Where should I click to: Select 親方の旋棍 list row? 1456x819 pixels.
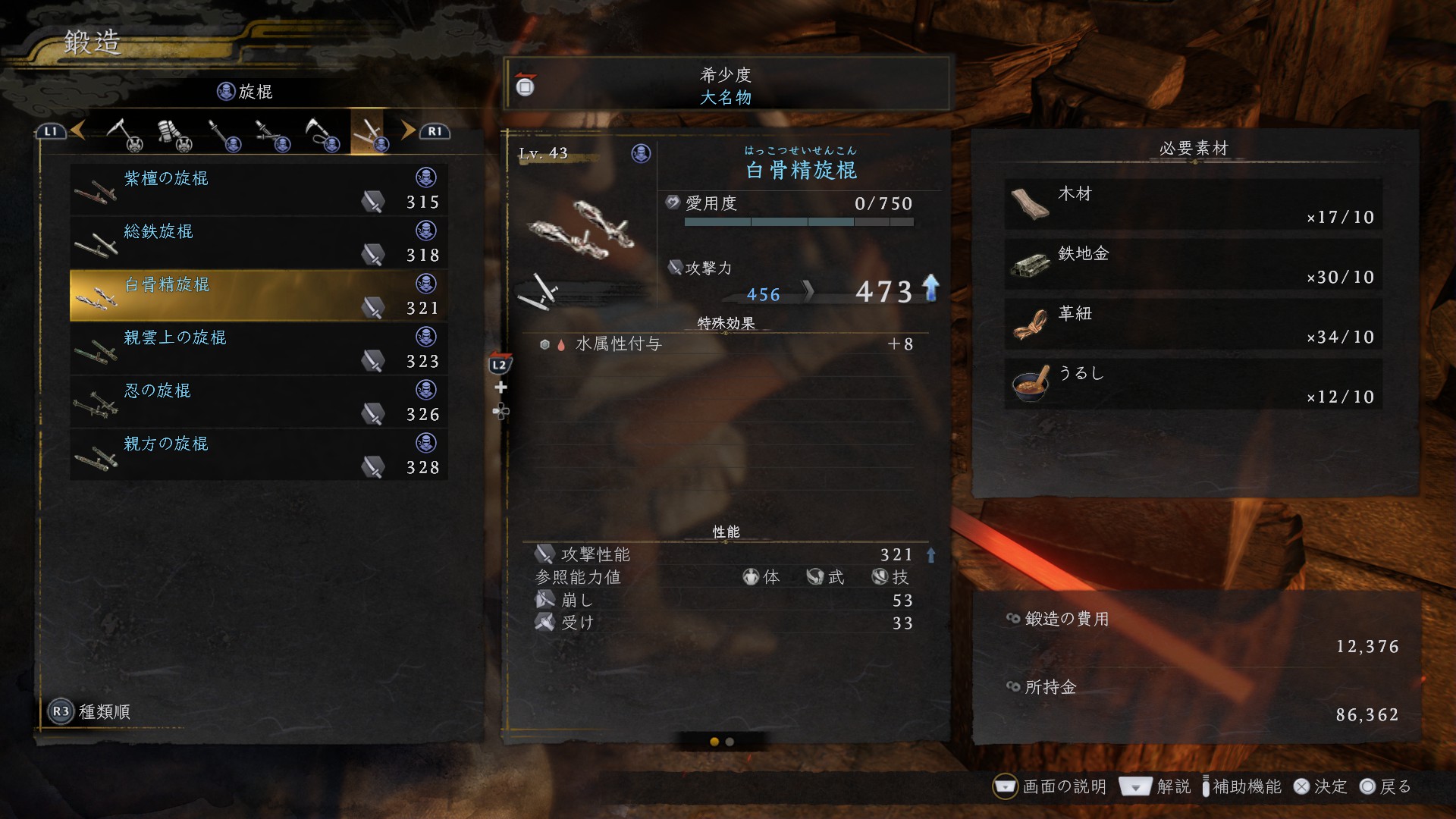coord(258,455)
